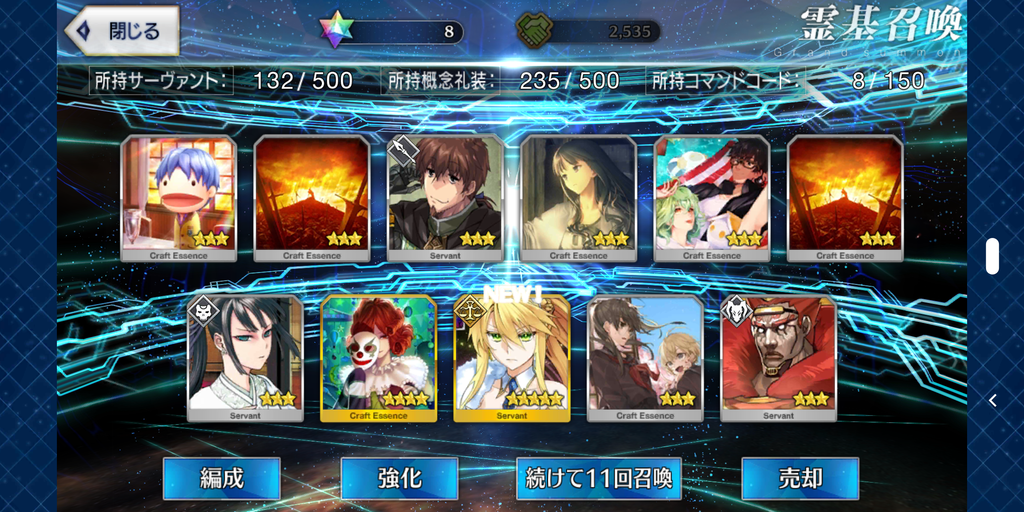Summon again with 続けて11回召喚

599,478
